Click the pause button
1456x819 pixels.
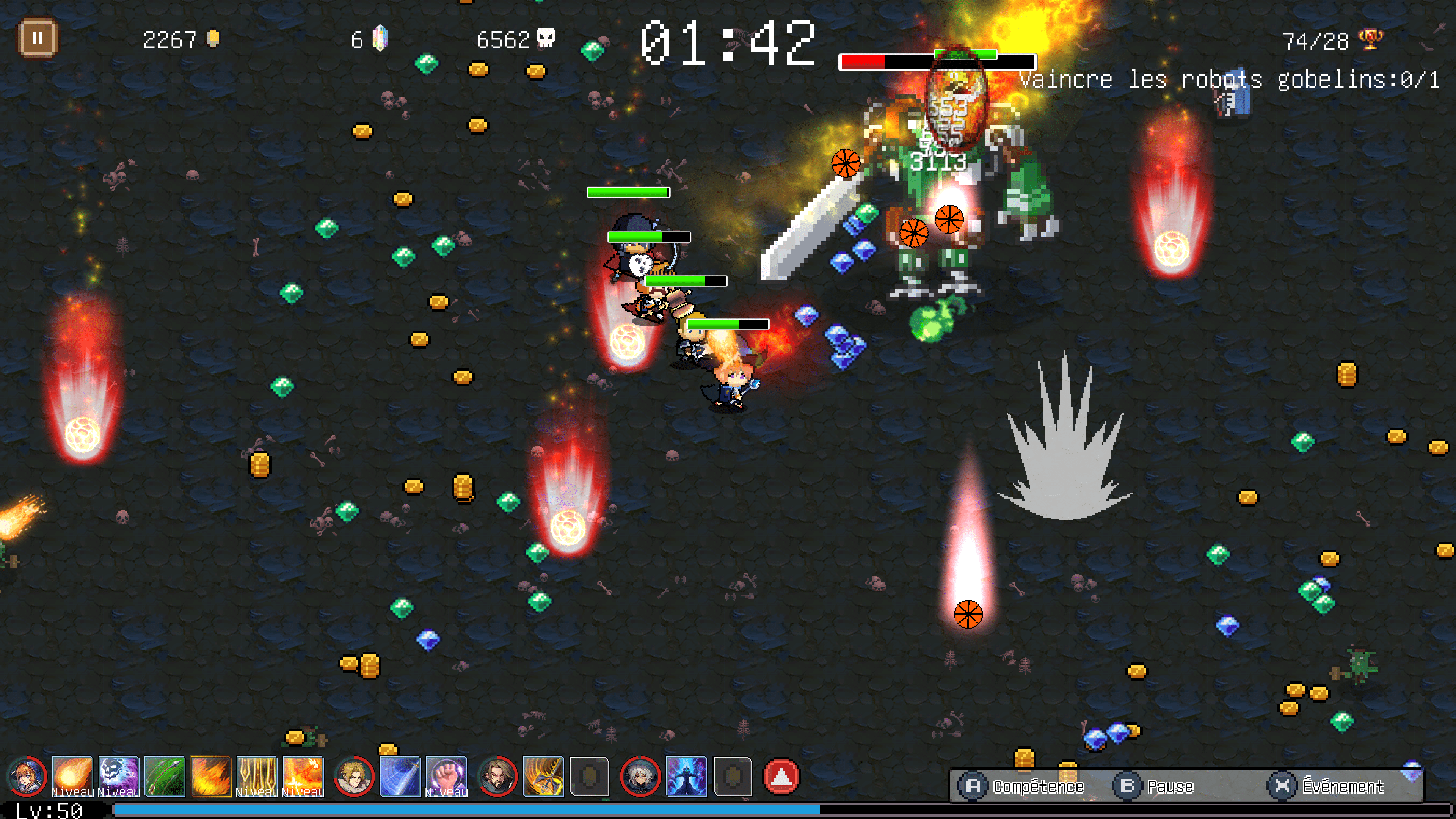point(38,38)
